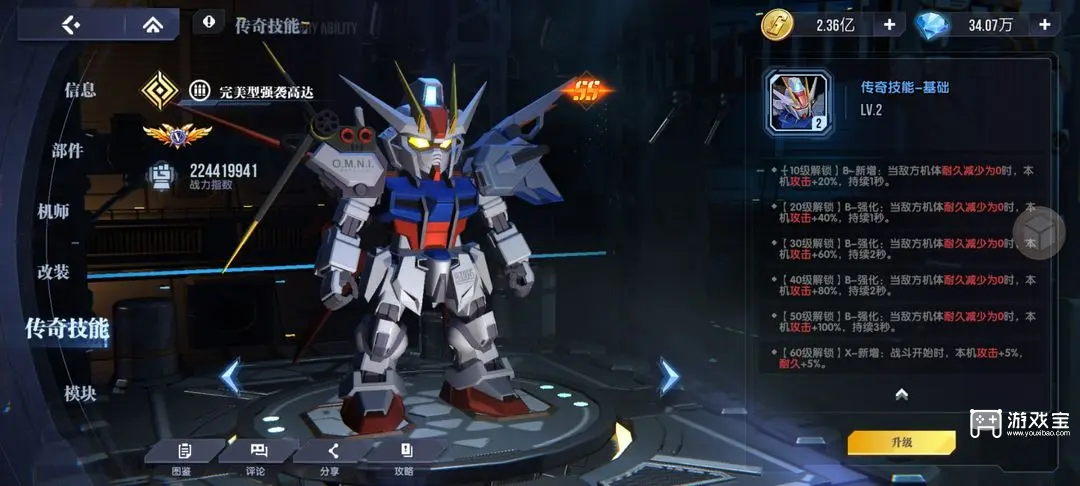
Task: Switch to the 模块 tab
Action: (x=80, y=393)
